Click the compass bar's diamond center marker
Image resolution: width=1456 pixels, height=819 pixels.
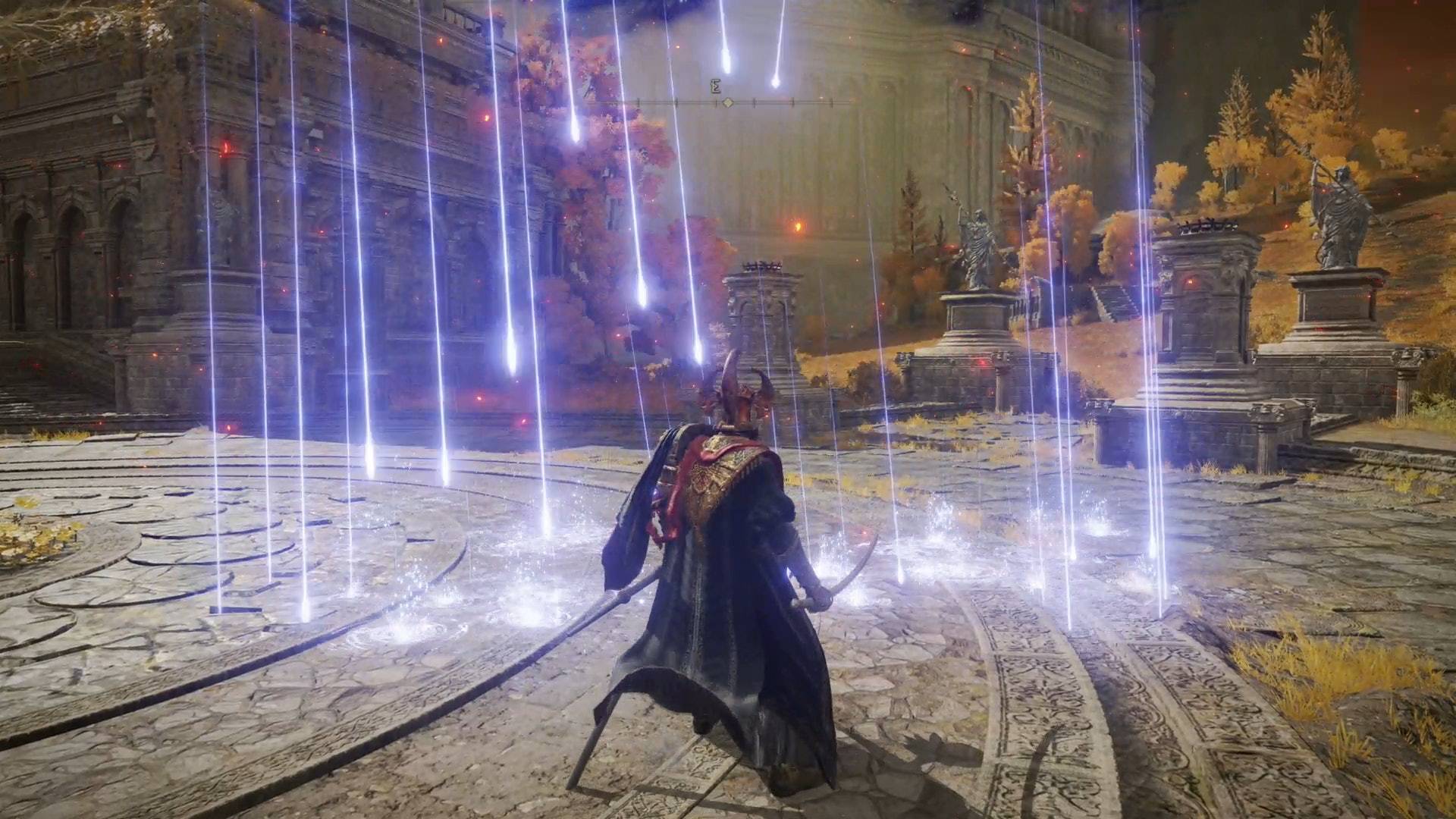click(727, 102)
